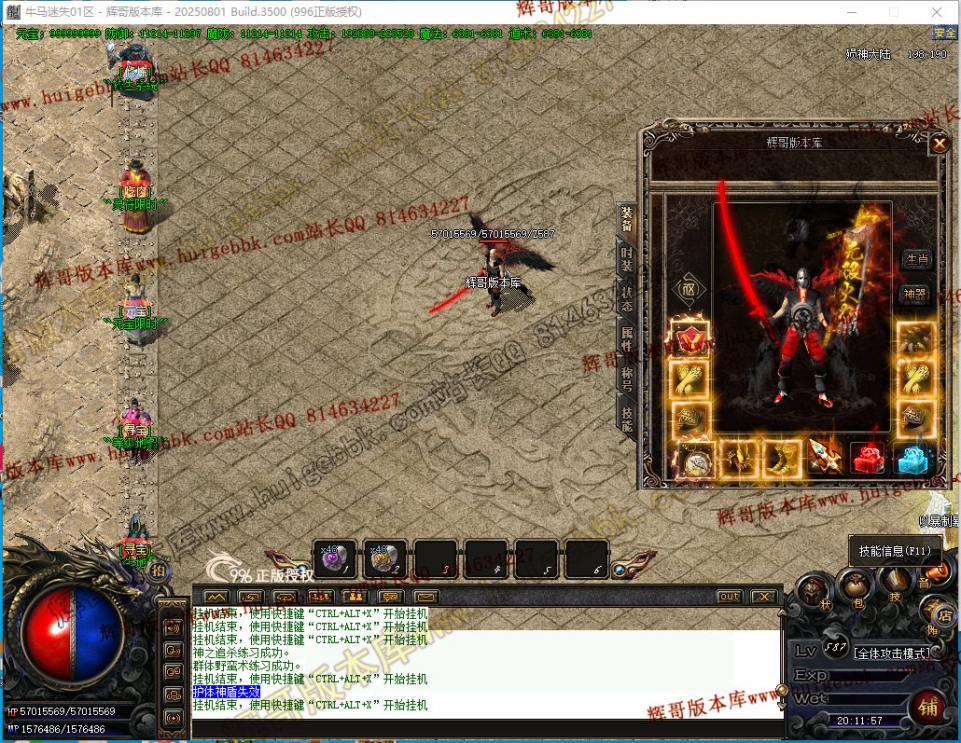The width and height of the screenshot is (961, 743).
Task: Select the 属性 attributes tab
Action: click(x=626, y=338)
